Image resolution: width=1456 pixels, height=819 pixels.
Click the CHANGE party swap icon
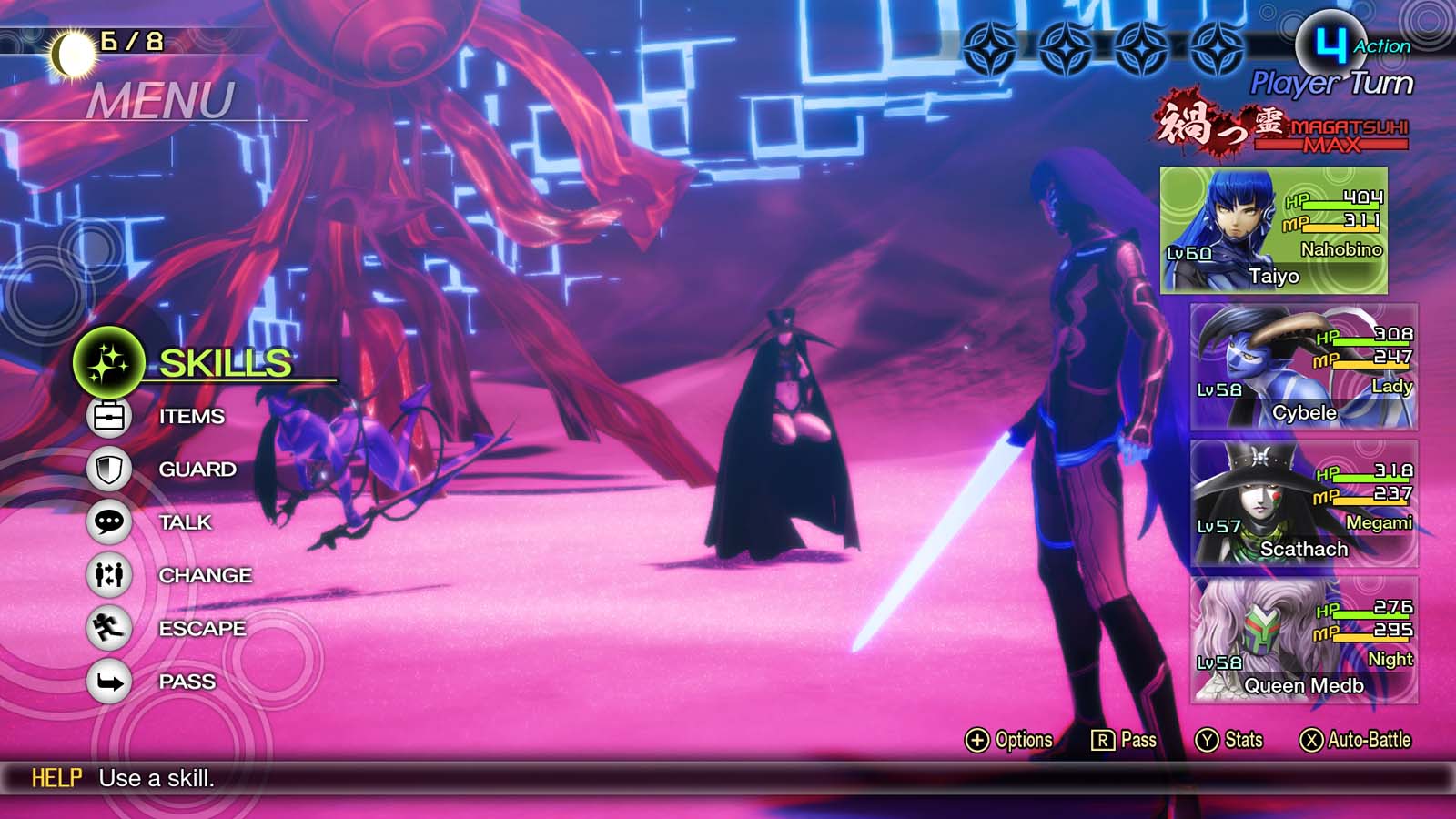pos(107,575)
